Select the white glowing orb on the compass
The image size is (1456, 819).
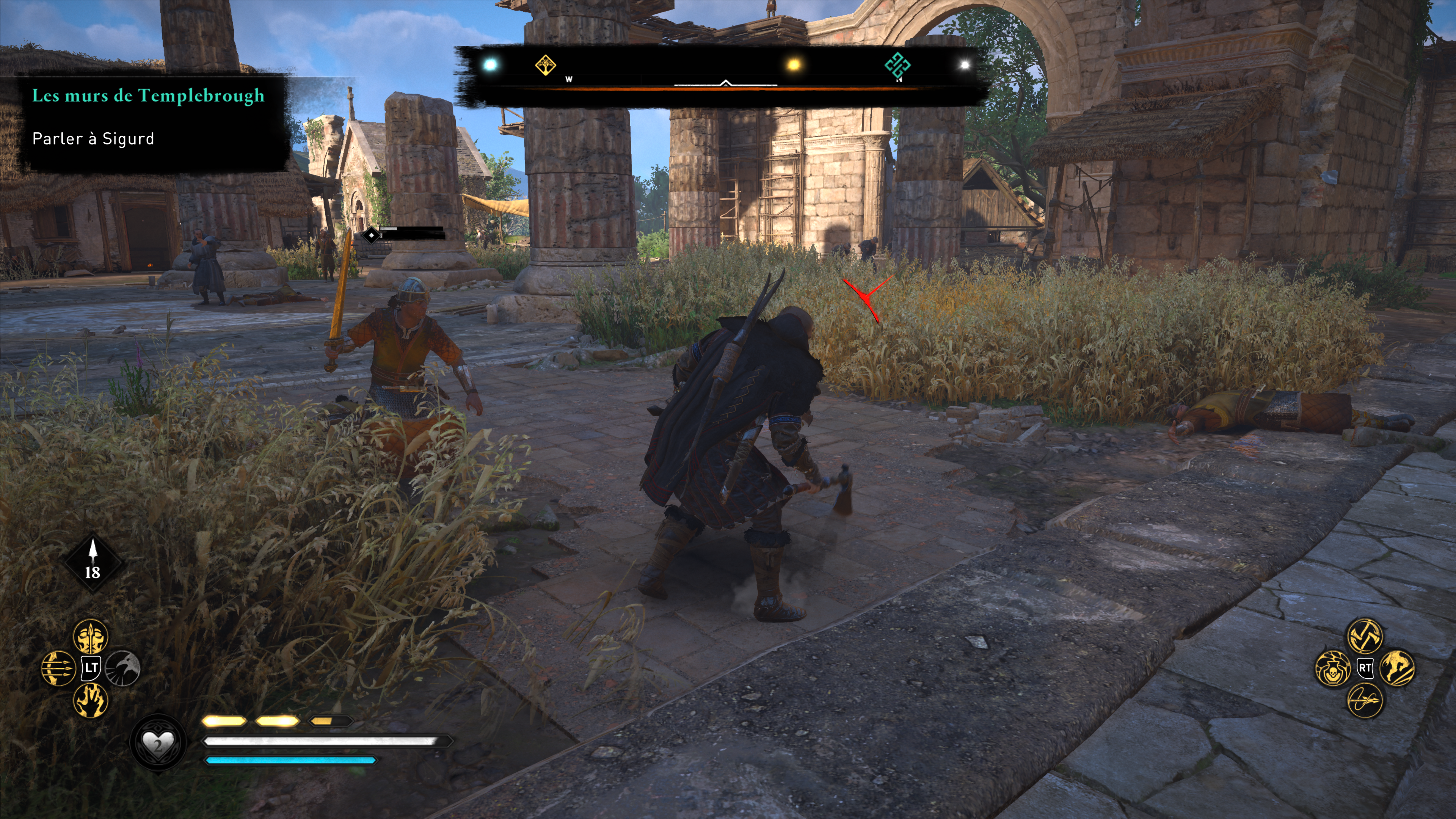click(965, 65)
